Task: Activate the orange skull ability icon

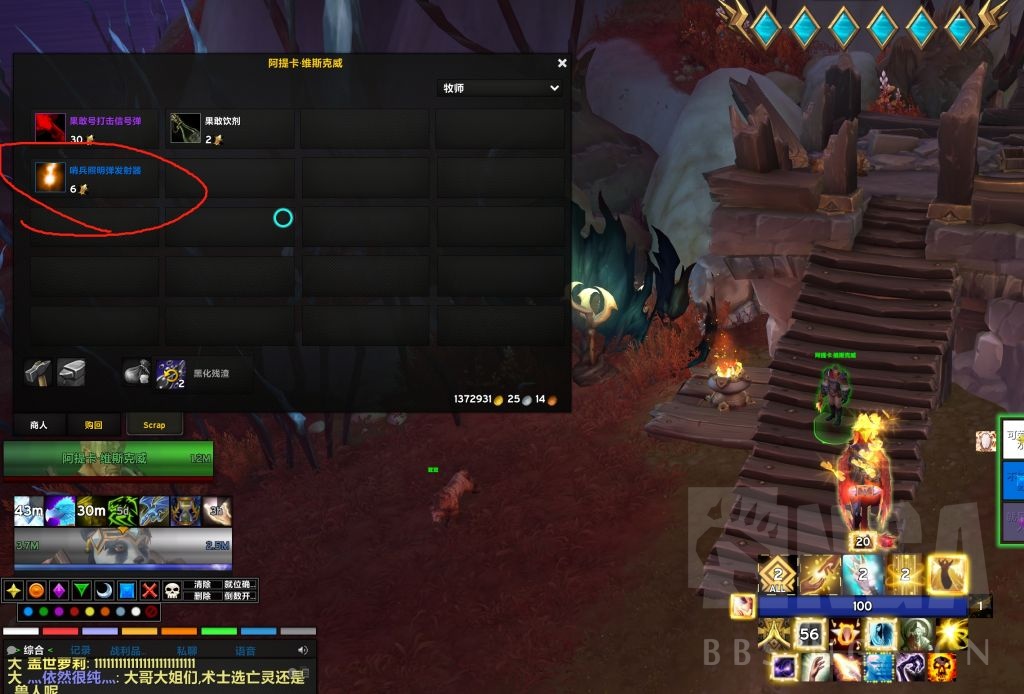Action: pos(942,667)
